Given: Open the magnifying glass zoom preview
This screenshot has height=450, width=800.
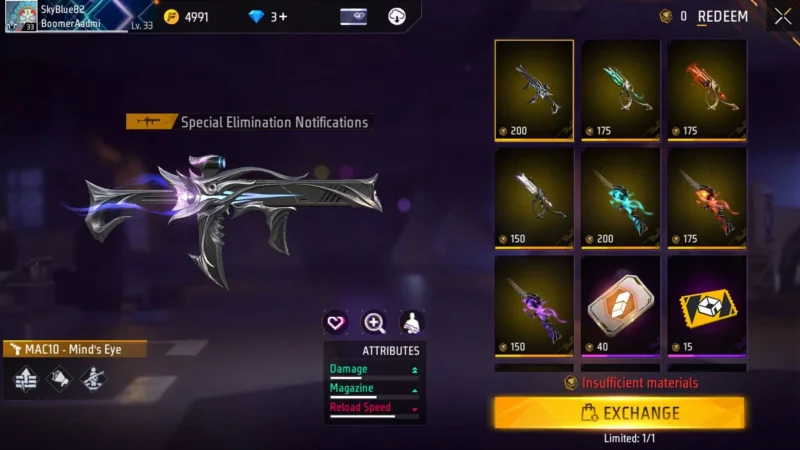Looking at the screenshot, I should (x=374, y=322).
